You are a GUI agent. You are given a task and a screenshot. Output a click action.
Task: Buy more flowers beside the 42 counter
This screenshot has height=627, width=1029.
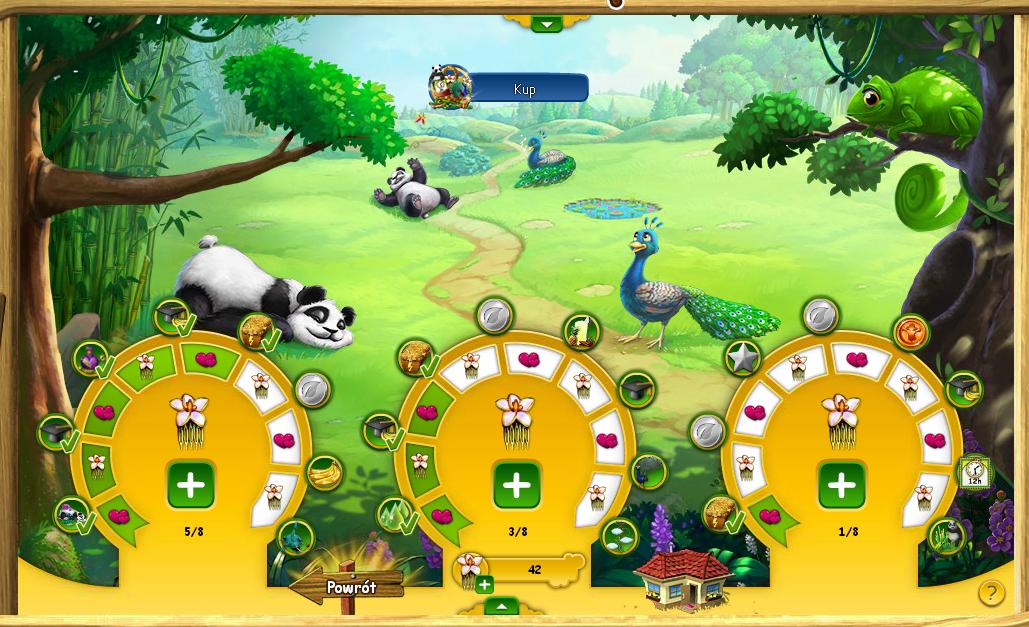[x=485, y=585]
